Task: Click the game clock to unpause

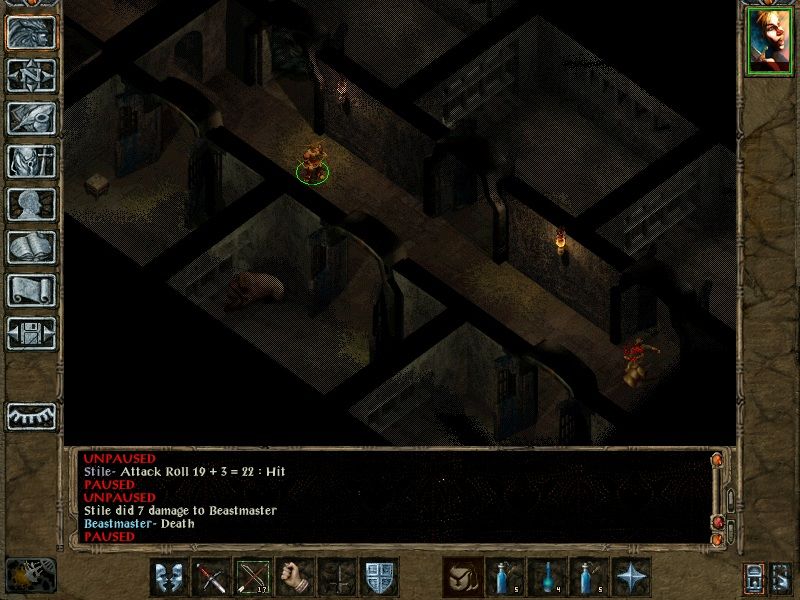Action: click(30, 575)
